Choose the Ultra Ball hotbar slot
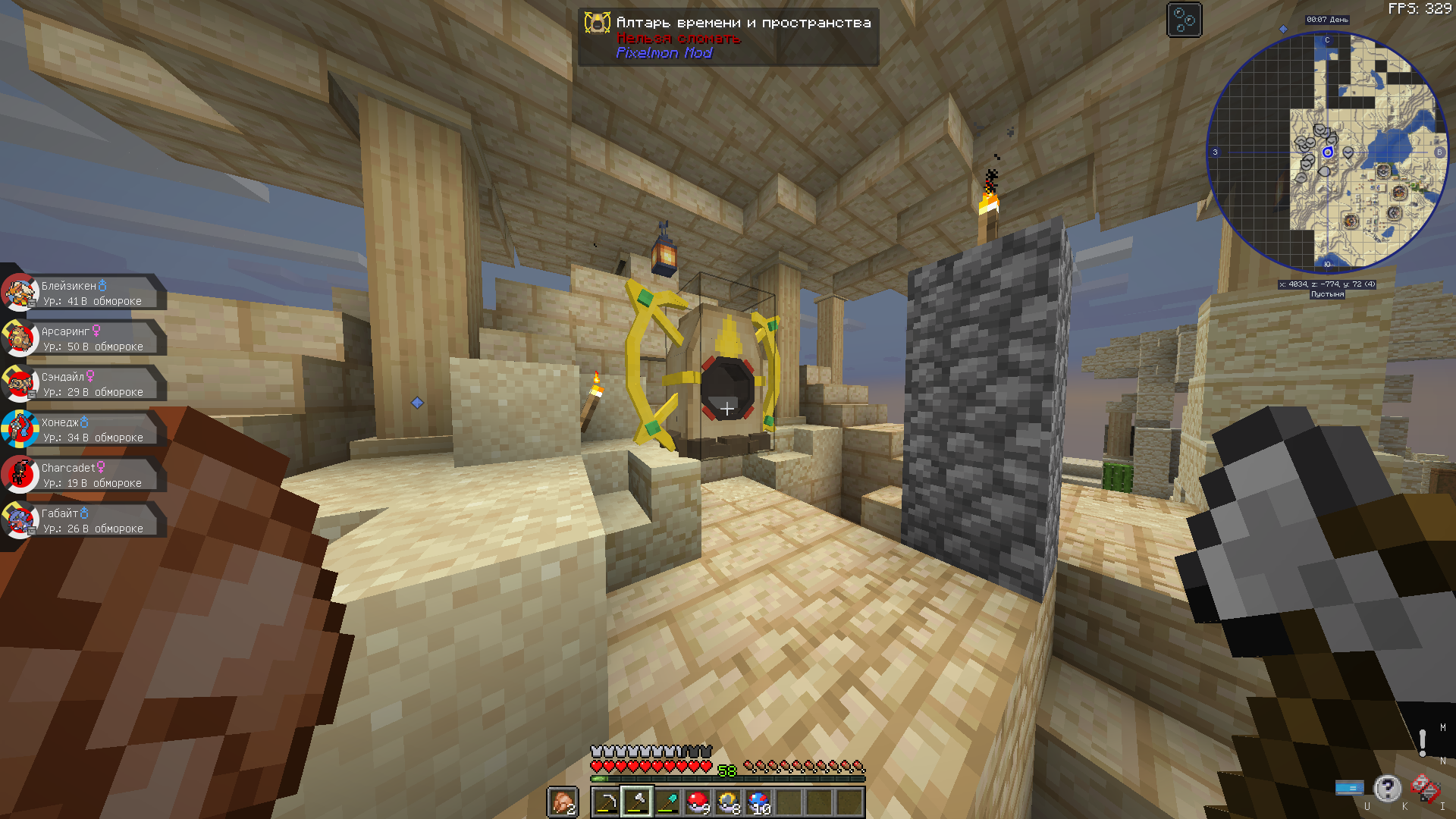1456x819 pixels. 728,802
